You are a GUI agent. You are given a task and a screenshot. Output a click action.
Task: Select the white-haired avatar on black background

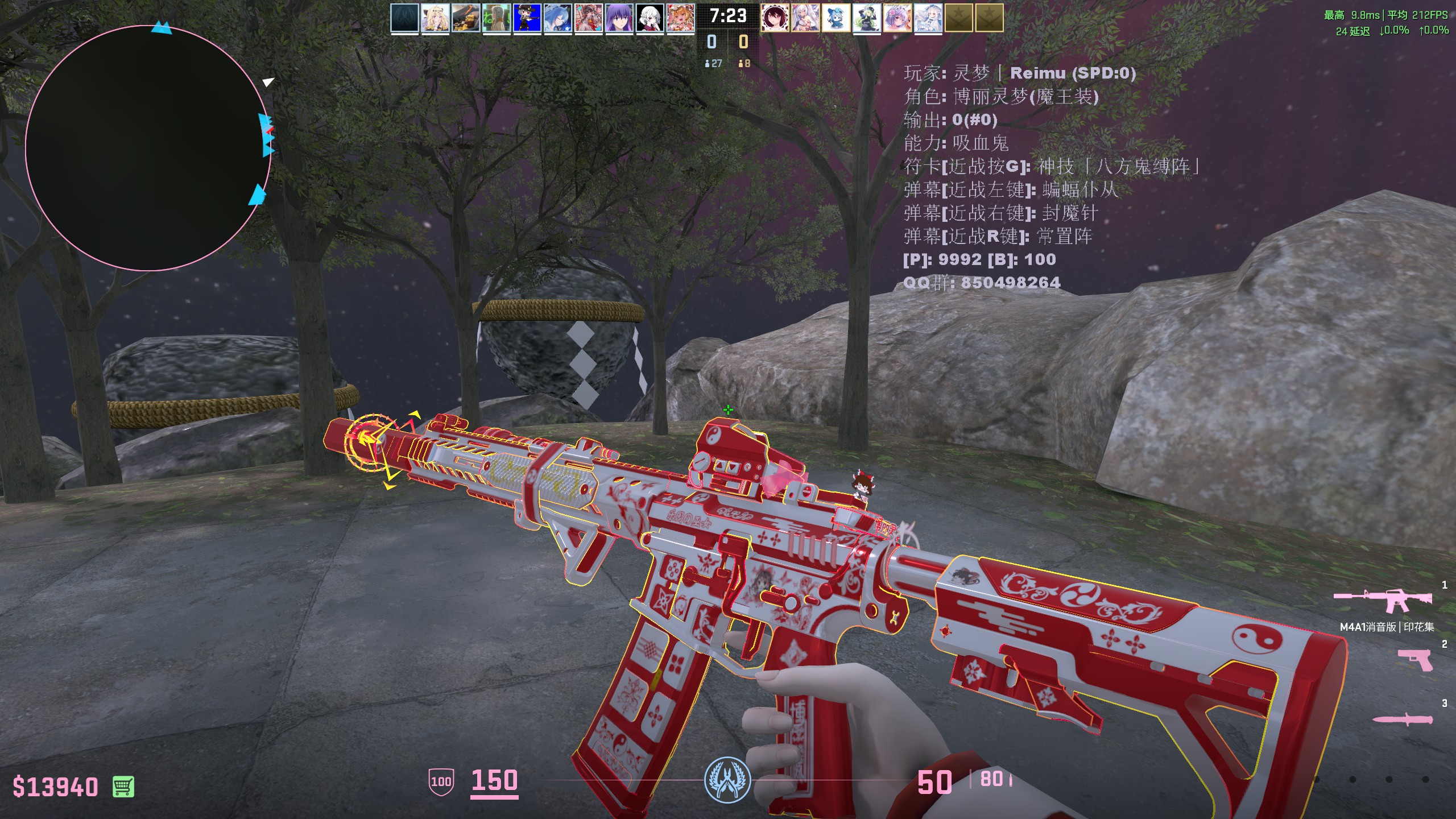650,18
